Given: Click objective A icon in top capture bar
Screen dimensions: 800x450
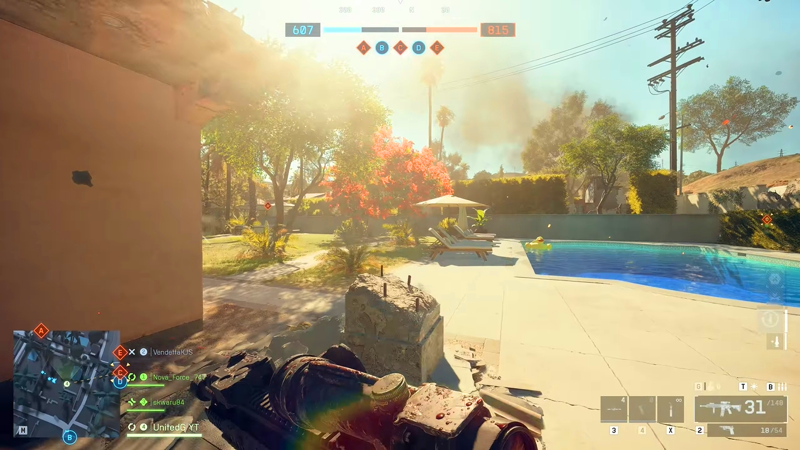Looking at the screenshot, I should point(363,47).
